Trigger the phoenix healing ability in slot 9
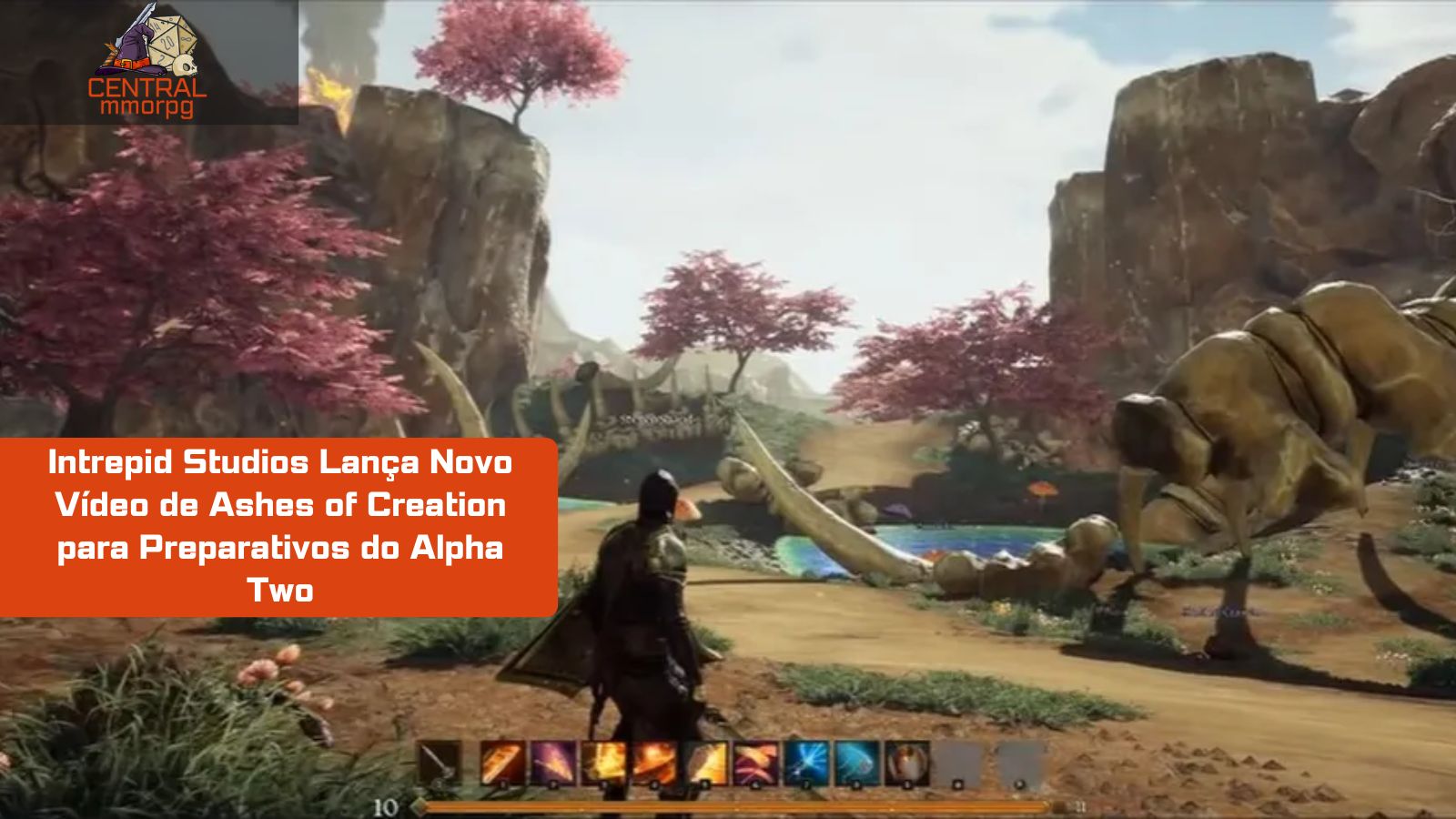This screenshot has width=1456, height=819. [905, 763]
